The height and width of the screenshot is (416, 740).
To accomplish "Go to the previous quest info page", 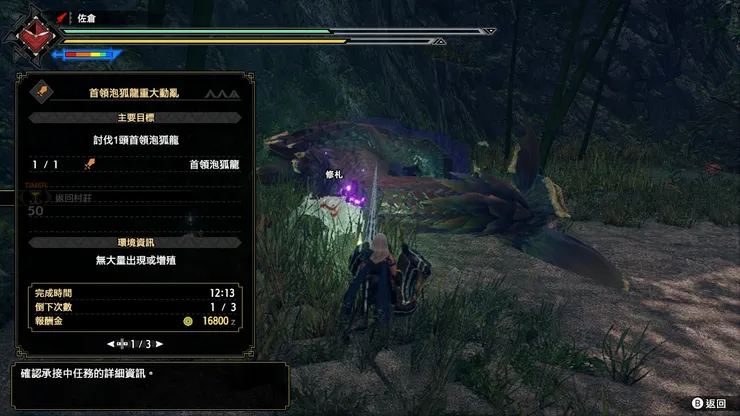I will (x=112, y=344).
